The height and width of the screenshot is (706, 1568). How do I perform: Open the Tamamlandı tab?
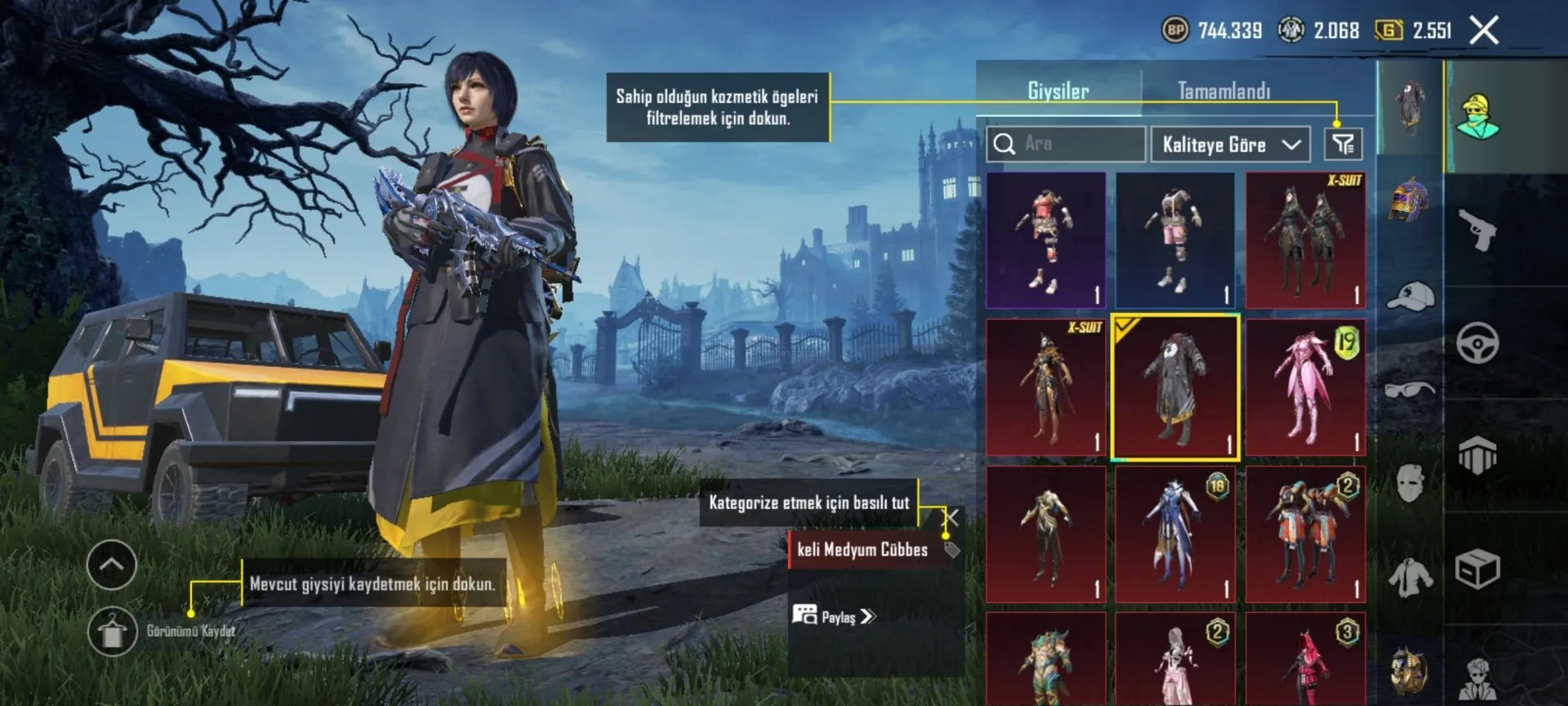coord(1223,91)
